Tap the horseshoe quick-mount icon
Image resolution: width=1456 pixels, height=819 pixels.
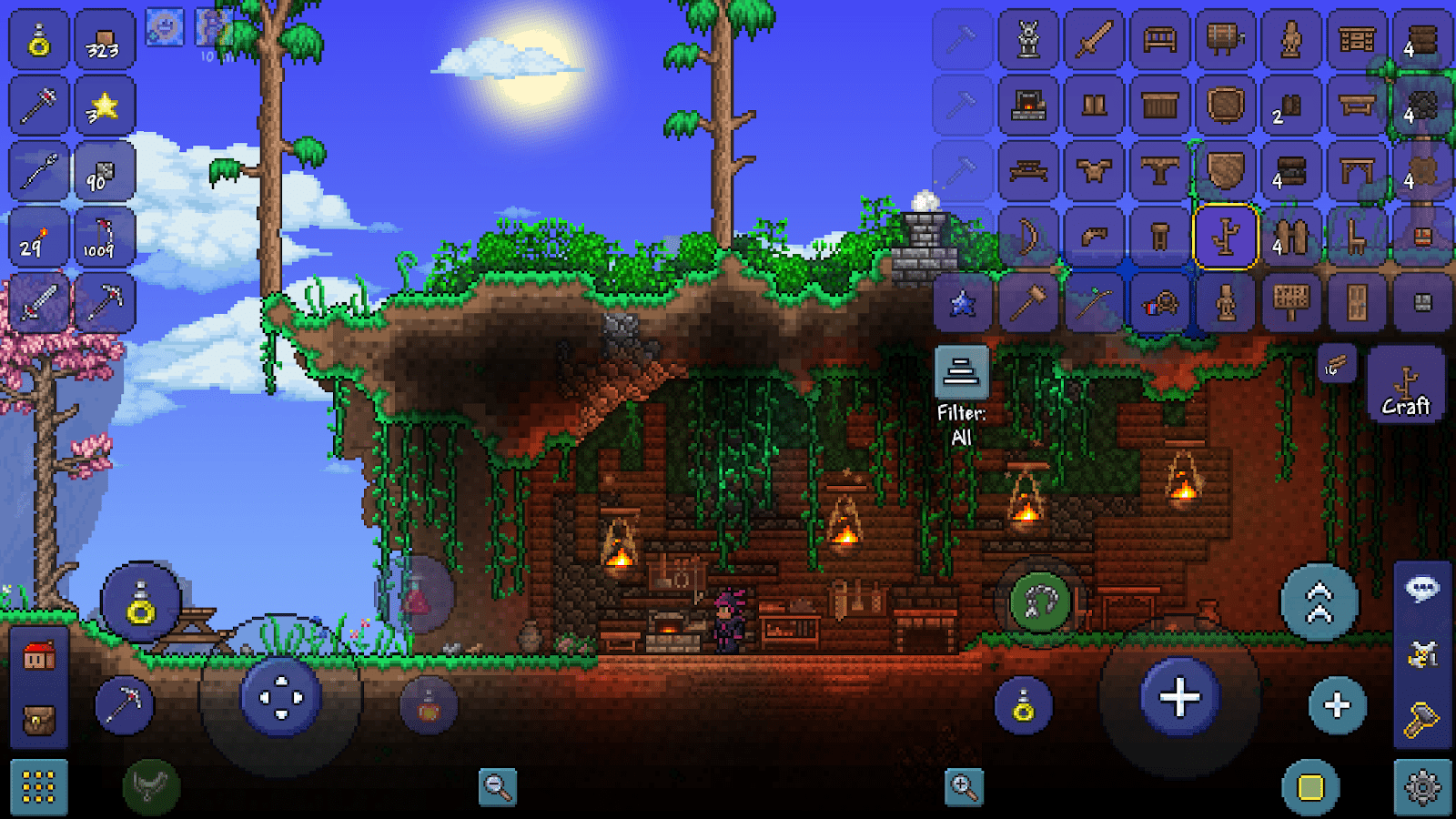(1037, 599)
